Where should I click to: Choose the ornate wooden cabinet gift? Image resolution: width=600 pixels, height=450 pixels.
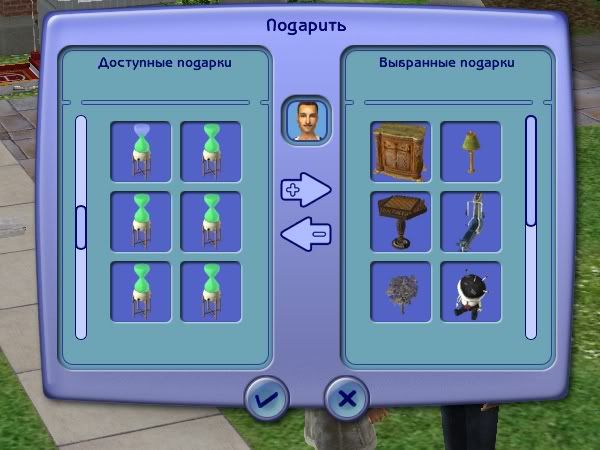click(x=400, y=152)
